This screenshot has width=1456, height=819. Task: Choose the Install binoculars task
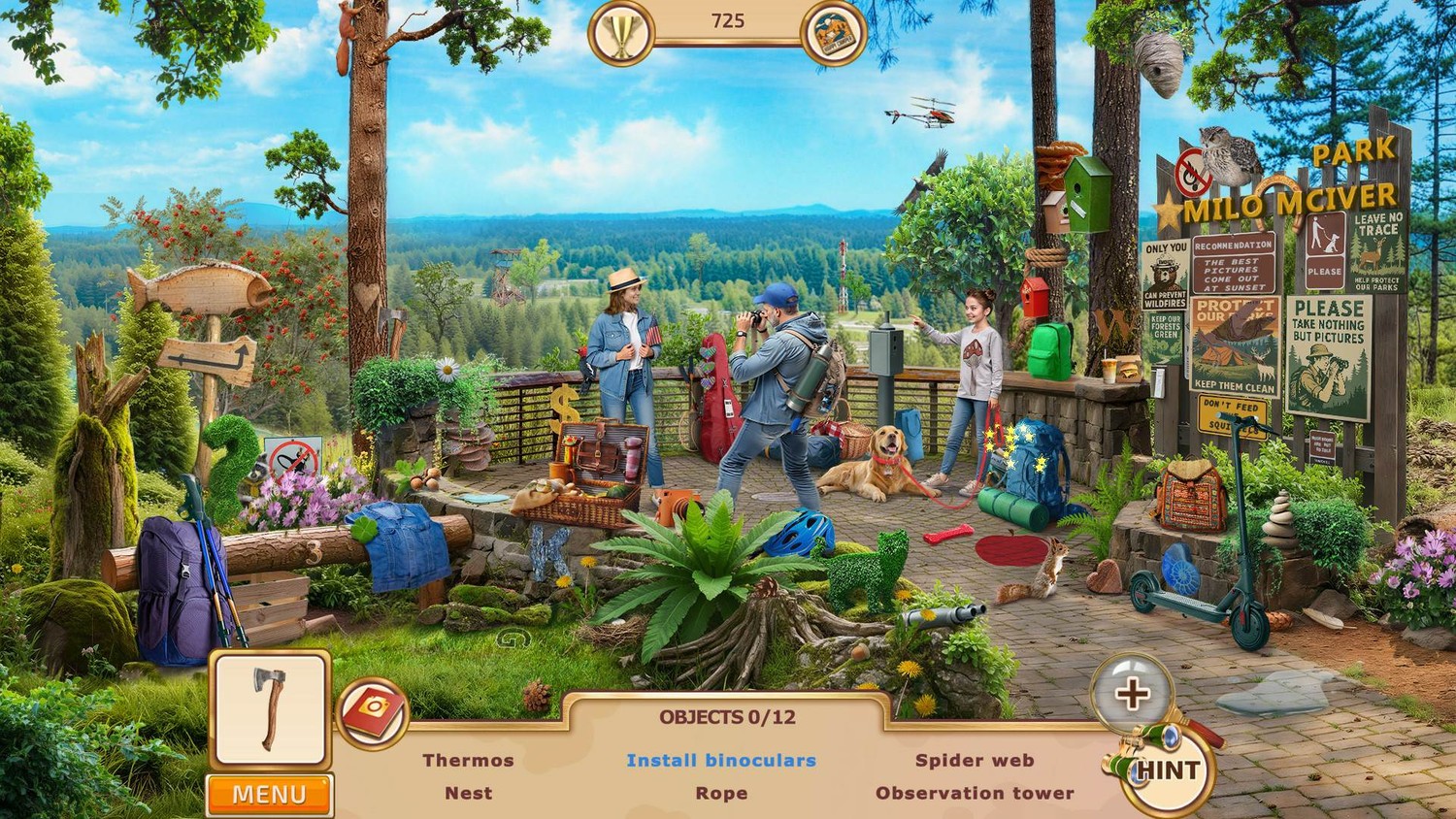721,761
